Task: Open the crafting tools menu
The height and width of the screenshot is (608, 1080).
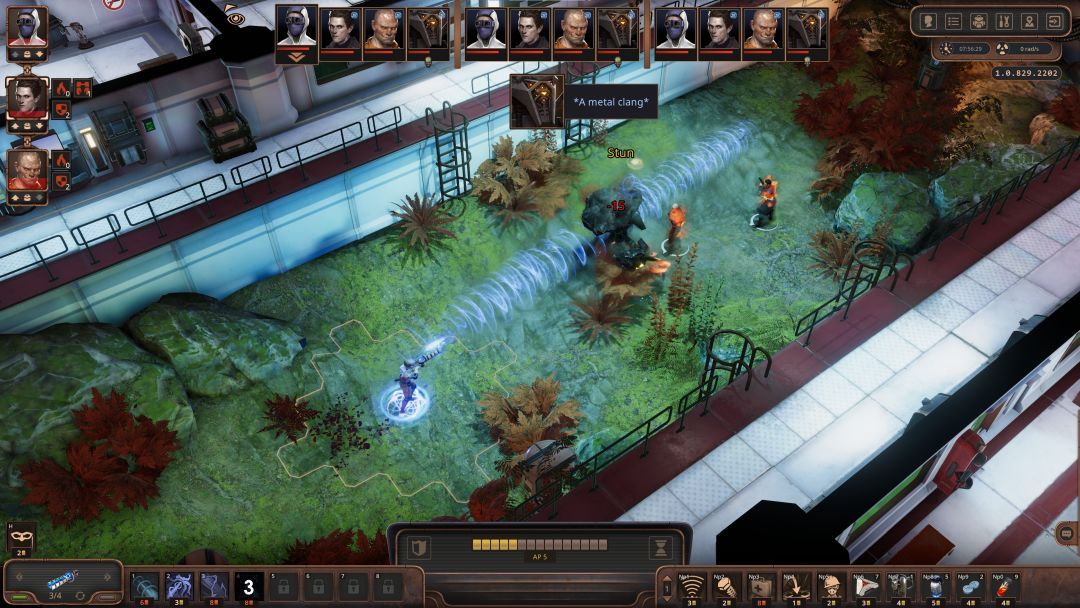Action: coord(1004,21)
